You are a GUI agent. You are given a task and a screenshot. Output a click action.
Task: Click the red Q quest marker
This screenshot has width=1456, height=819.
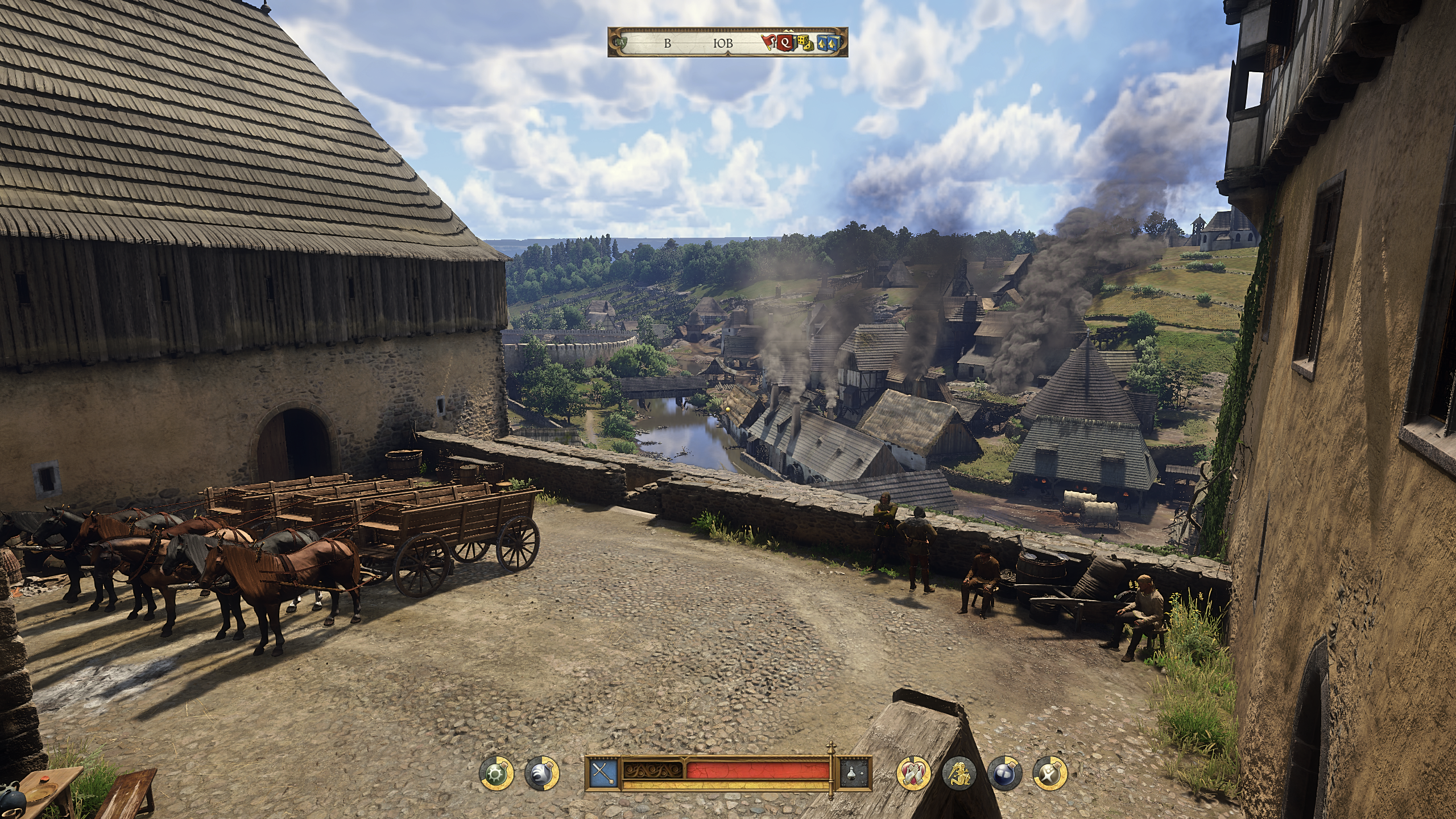point(786,42)
